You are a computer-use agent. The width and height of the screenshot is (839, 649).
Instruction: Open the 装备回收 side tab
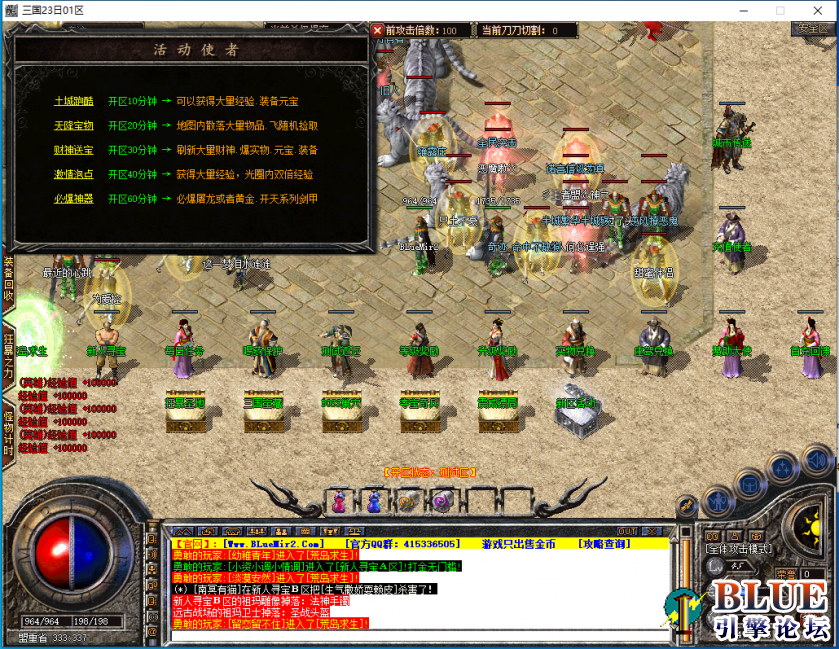coord(8,279)
